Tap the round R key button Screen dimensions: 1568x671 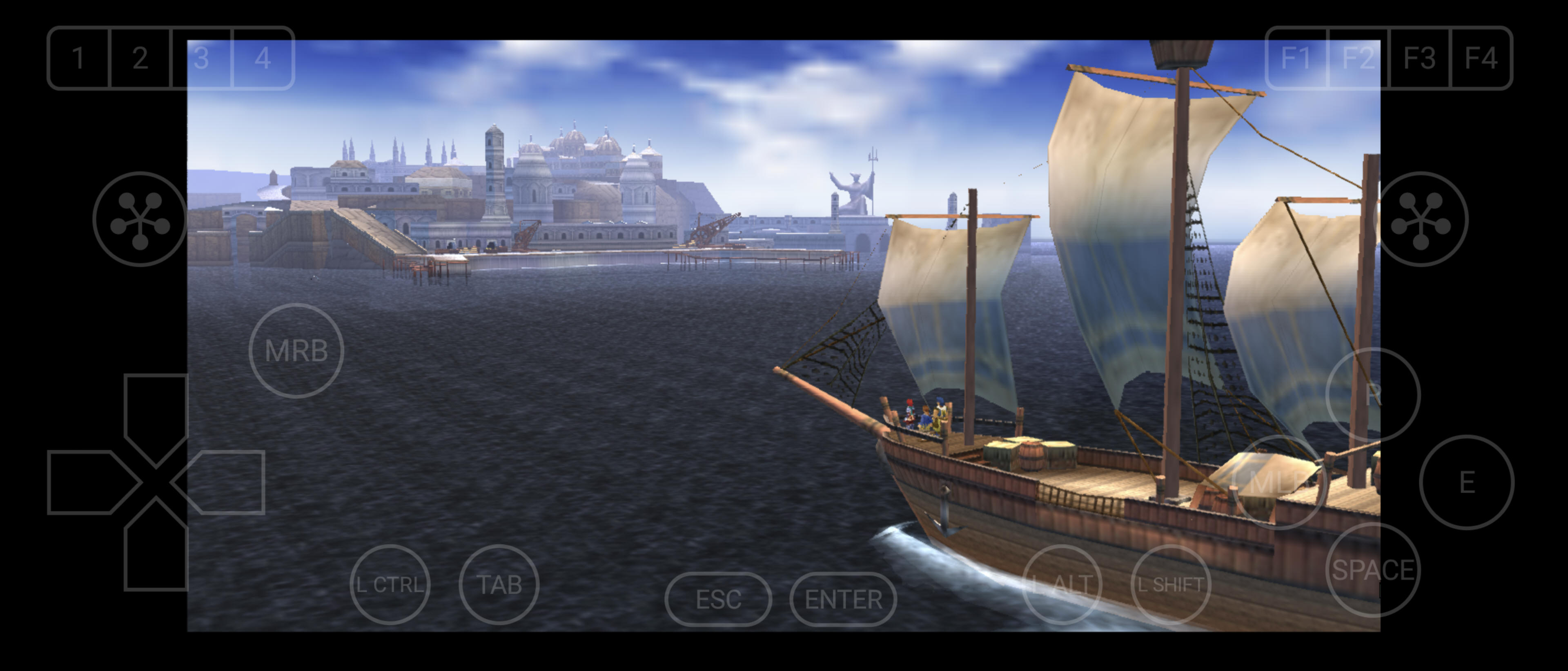click(x=1372, y=395)
